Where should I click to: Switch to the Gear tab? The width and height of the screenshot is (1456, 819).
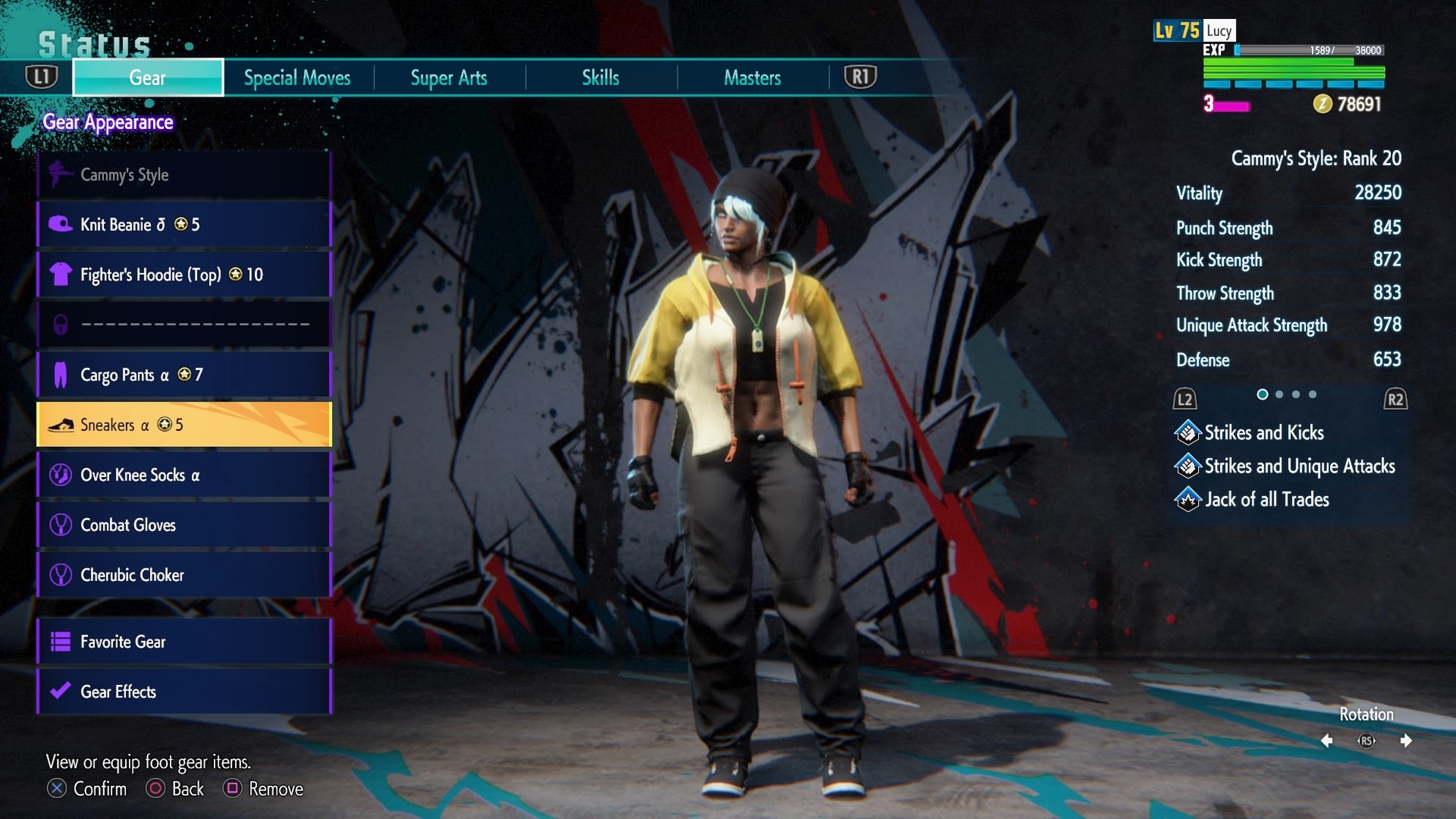click(148, 78)
